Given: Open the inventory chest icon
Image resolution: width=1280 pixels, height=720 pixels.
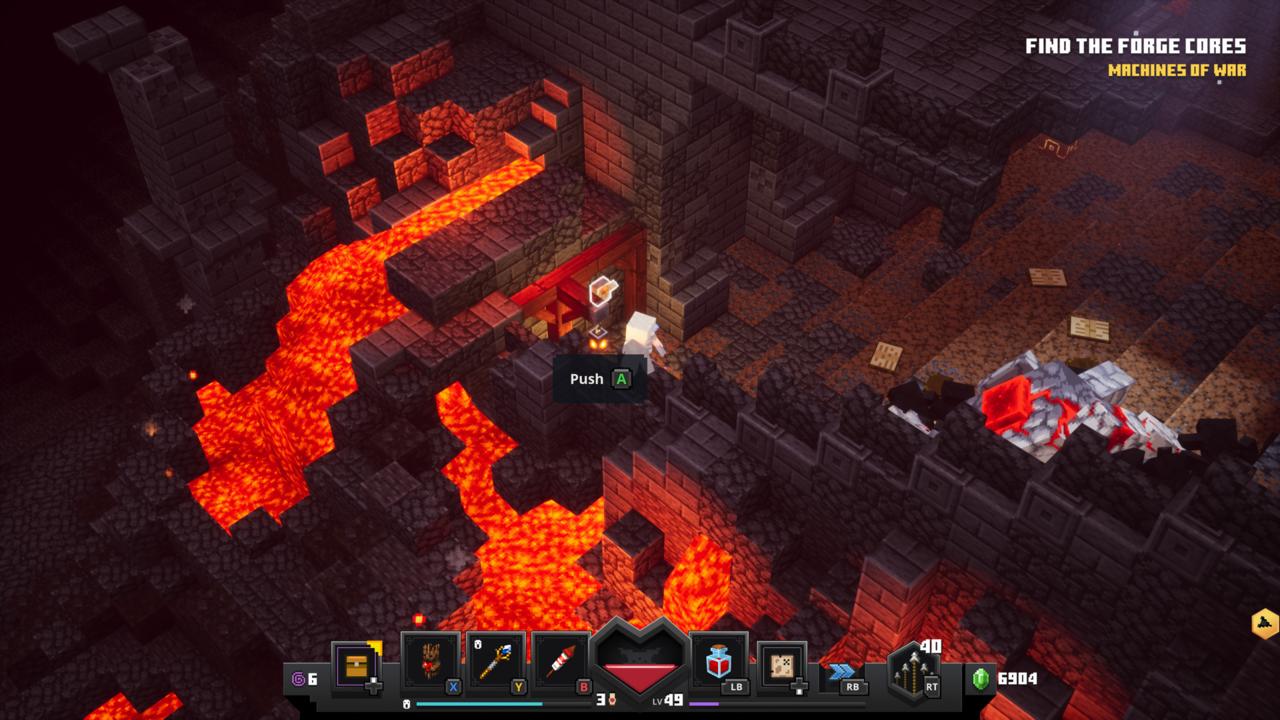Looking at the screenshot, I should [357, 664].
